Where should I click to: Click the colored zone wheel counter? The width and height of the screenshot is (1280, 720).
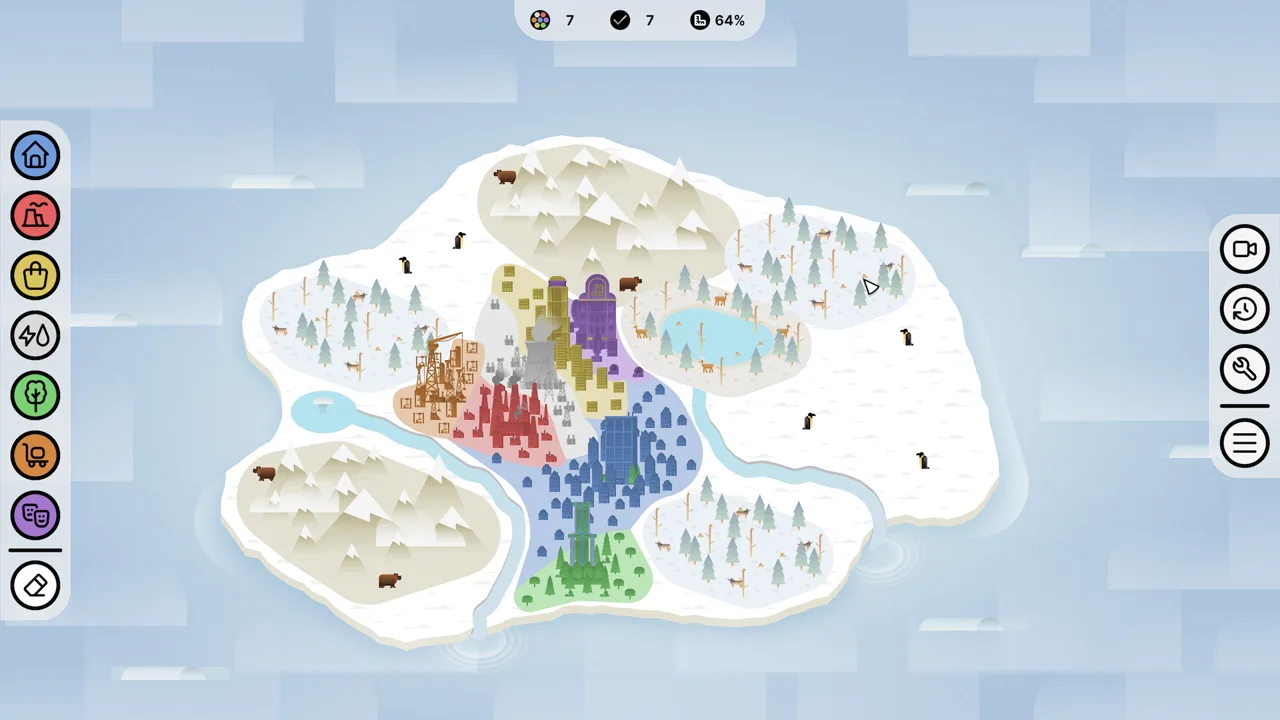pos(540,20)
